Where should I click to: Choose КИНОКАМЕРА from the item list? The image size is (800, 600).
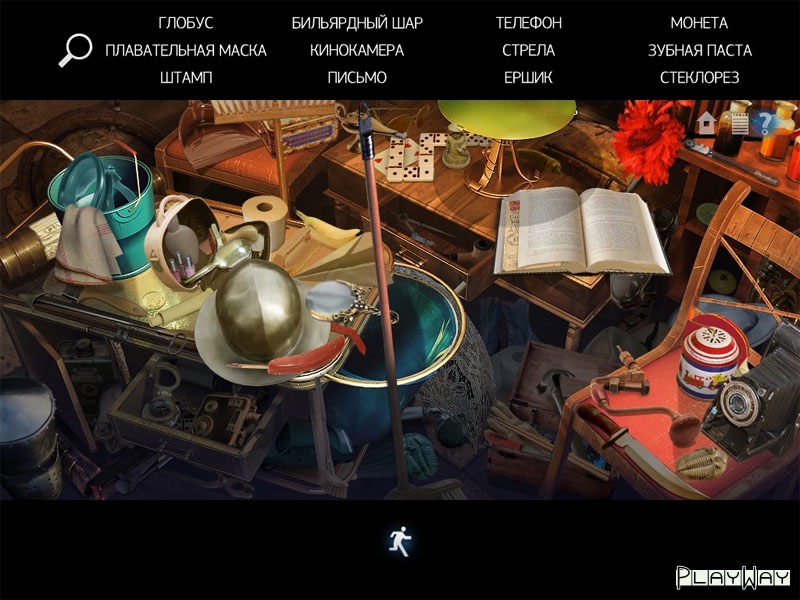tap(357, 50)
